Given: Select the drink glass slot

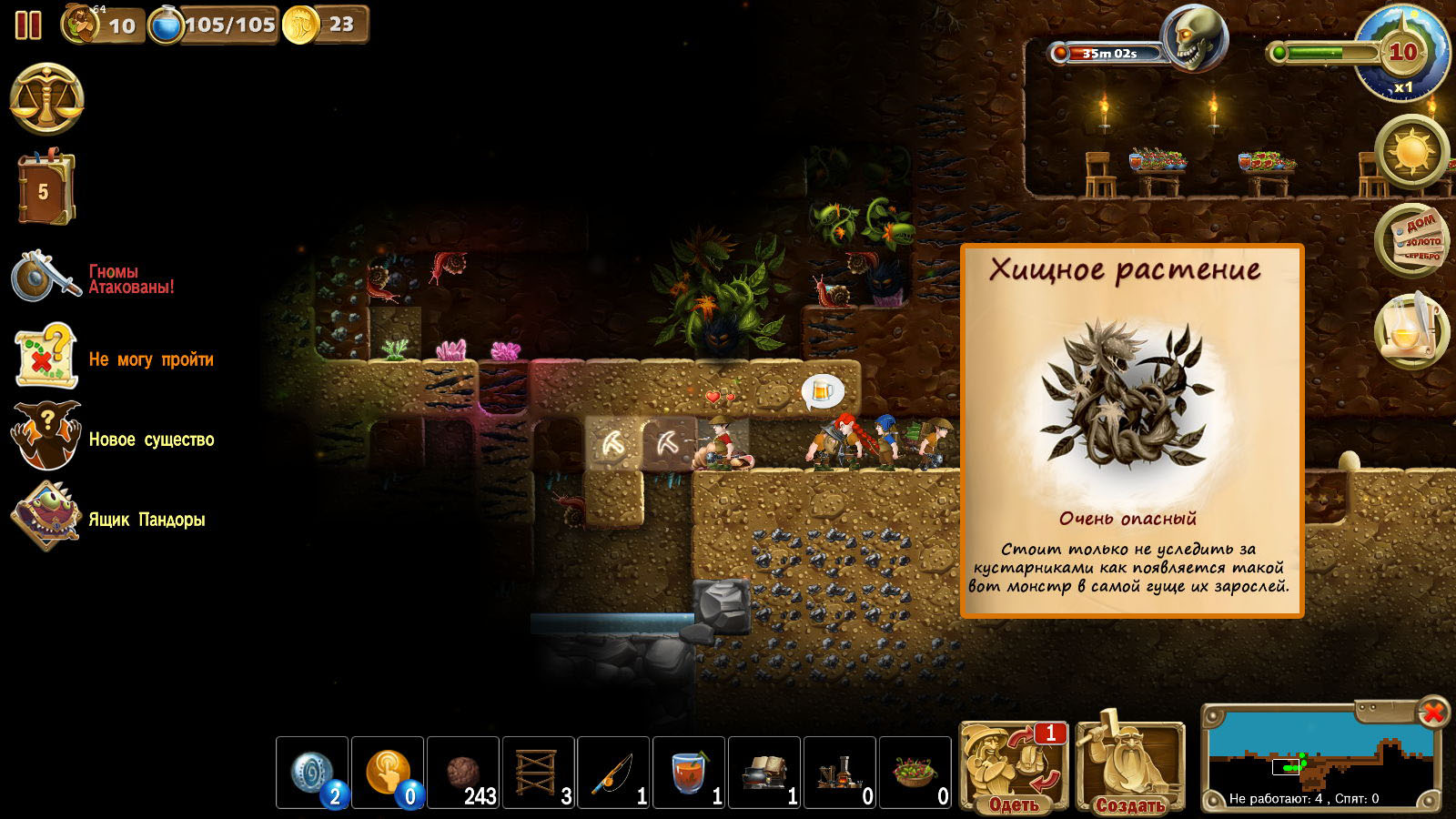Looking at the screenshot, I should pyautogui.click(x=689, y=773).
